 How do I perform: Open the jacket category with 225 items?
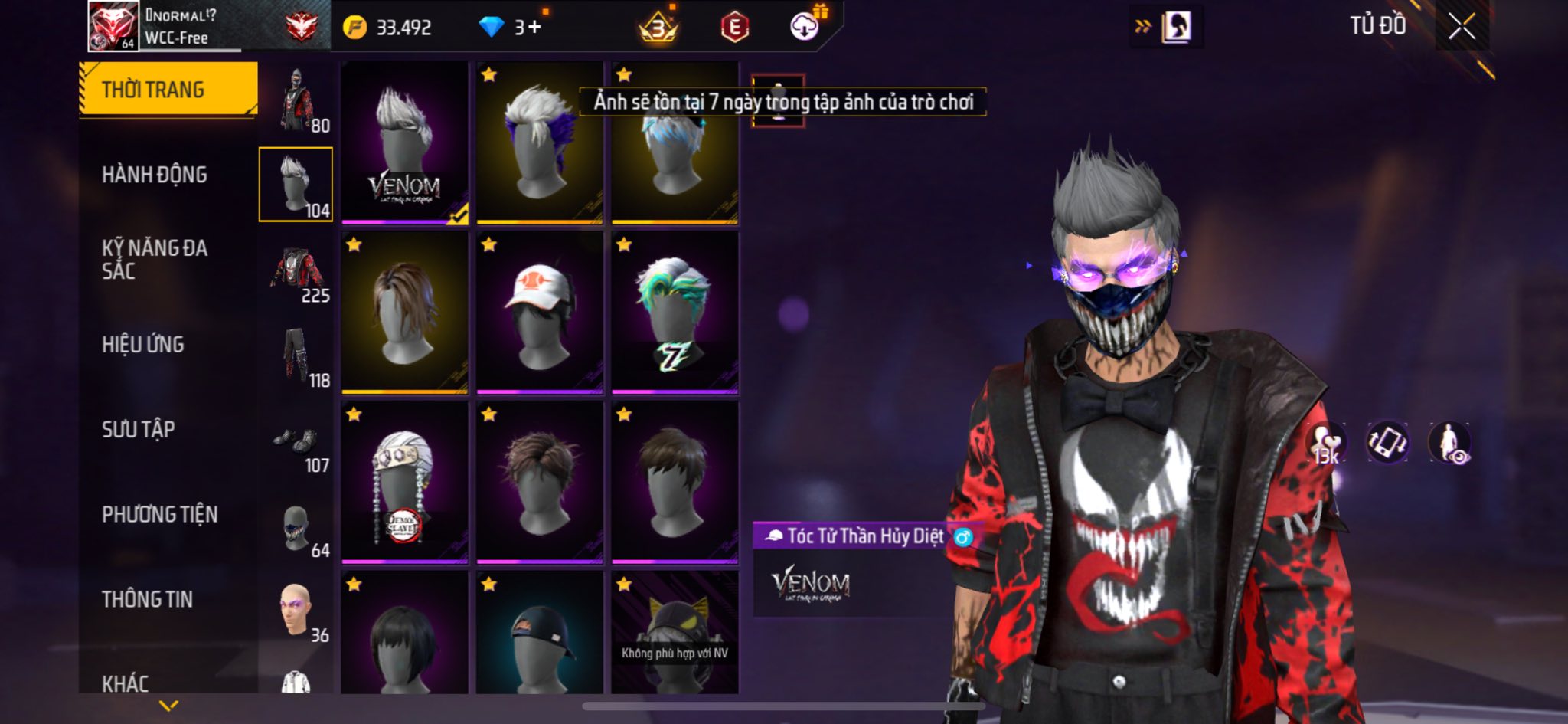click(x=297, y=272)
